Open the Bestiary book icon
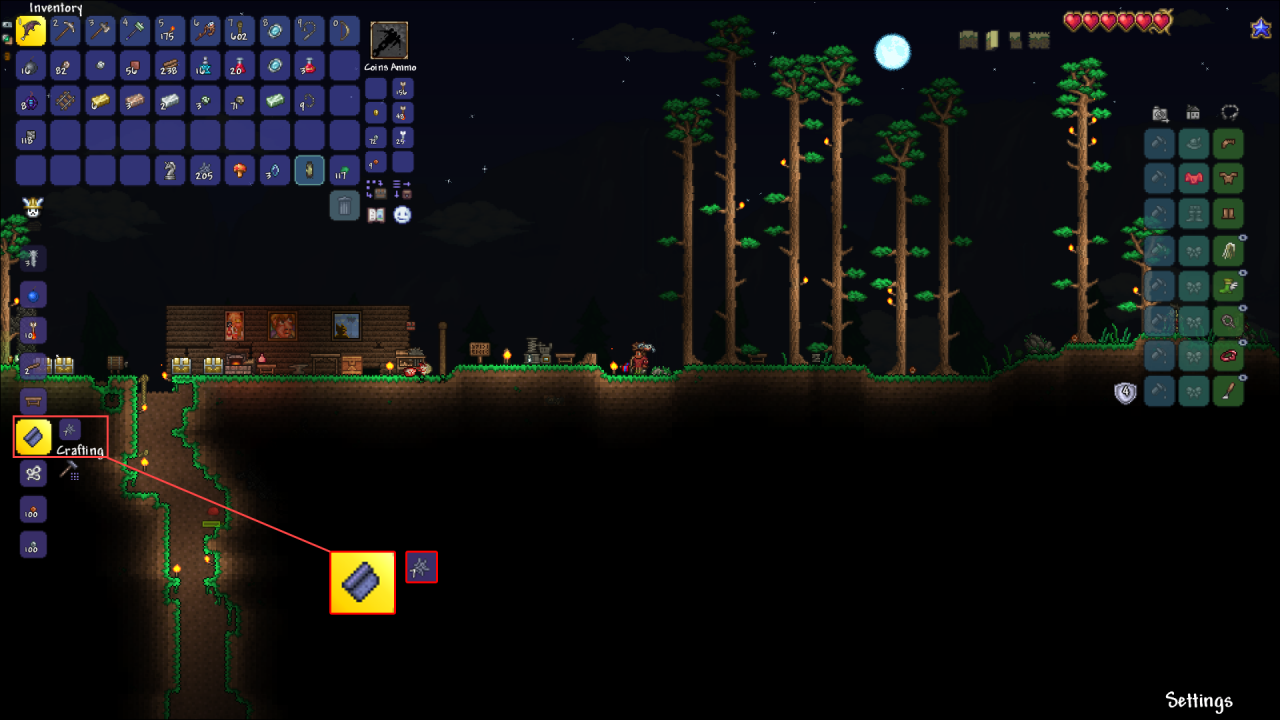1280x720 pixels. (x=376, y=215)
